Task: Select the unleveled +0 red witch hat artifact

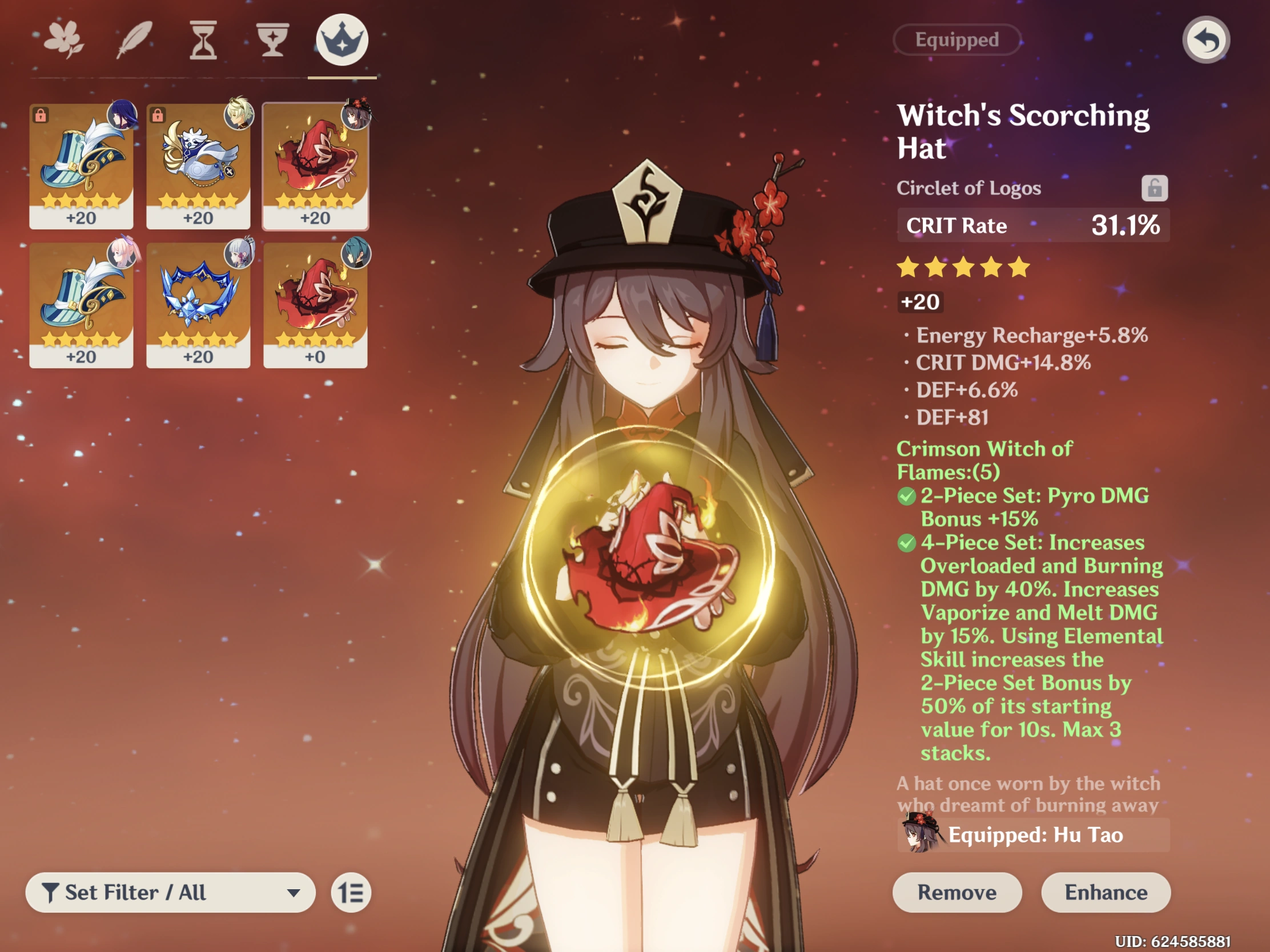Action: pyautogui.click(x=315, y=304)
